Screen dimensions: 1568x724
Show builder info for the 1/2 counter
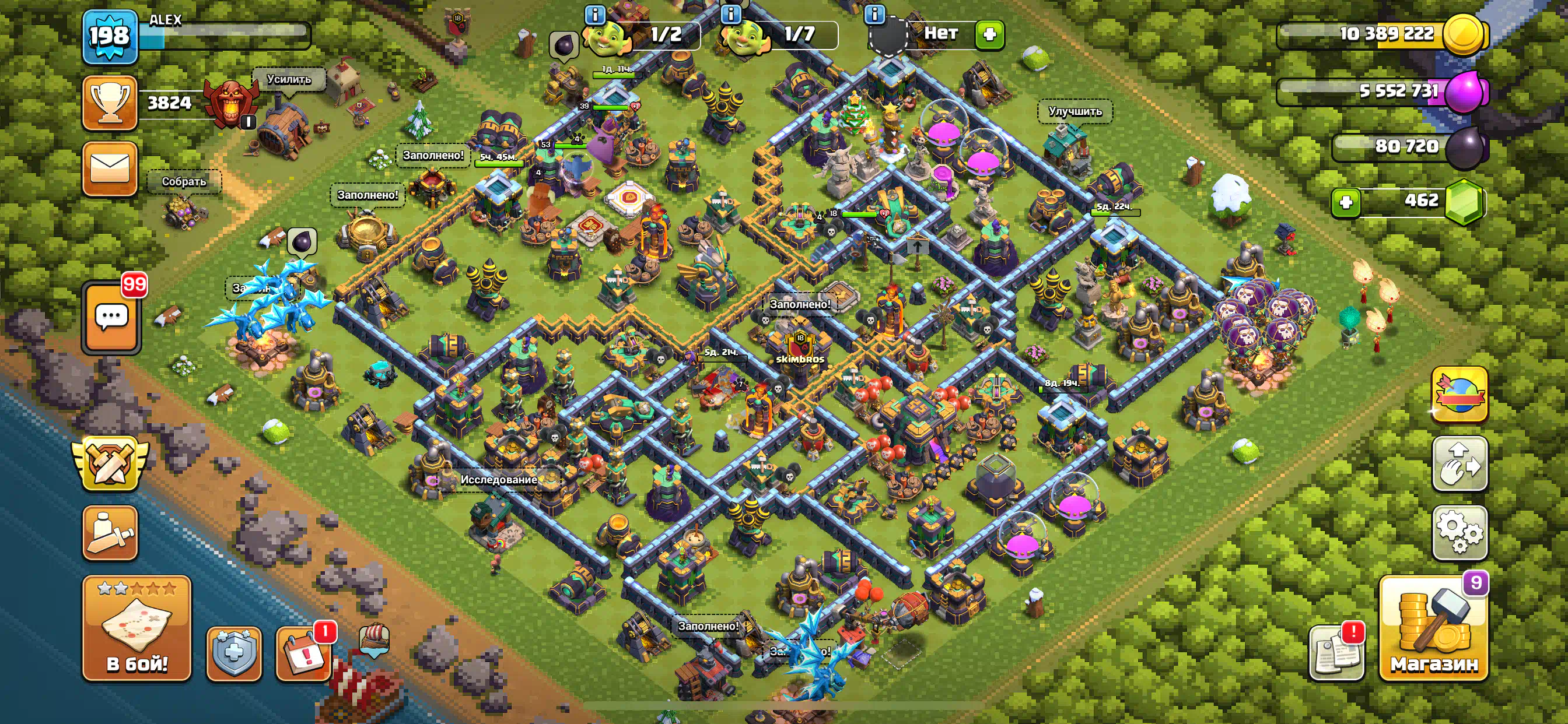594,15
